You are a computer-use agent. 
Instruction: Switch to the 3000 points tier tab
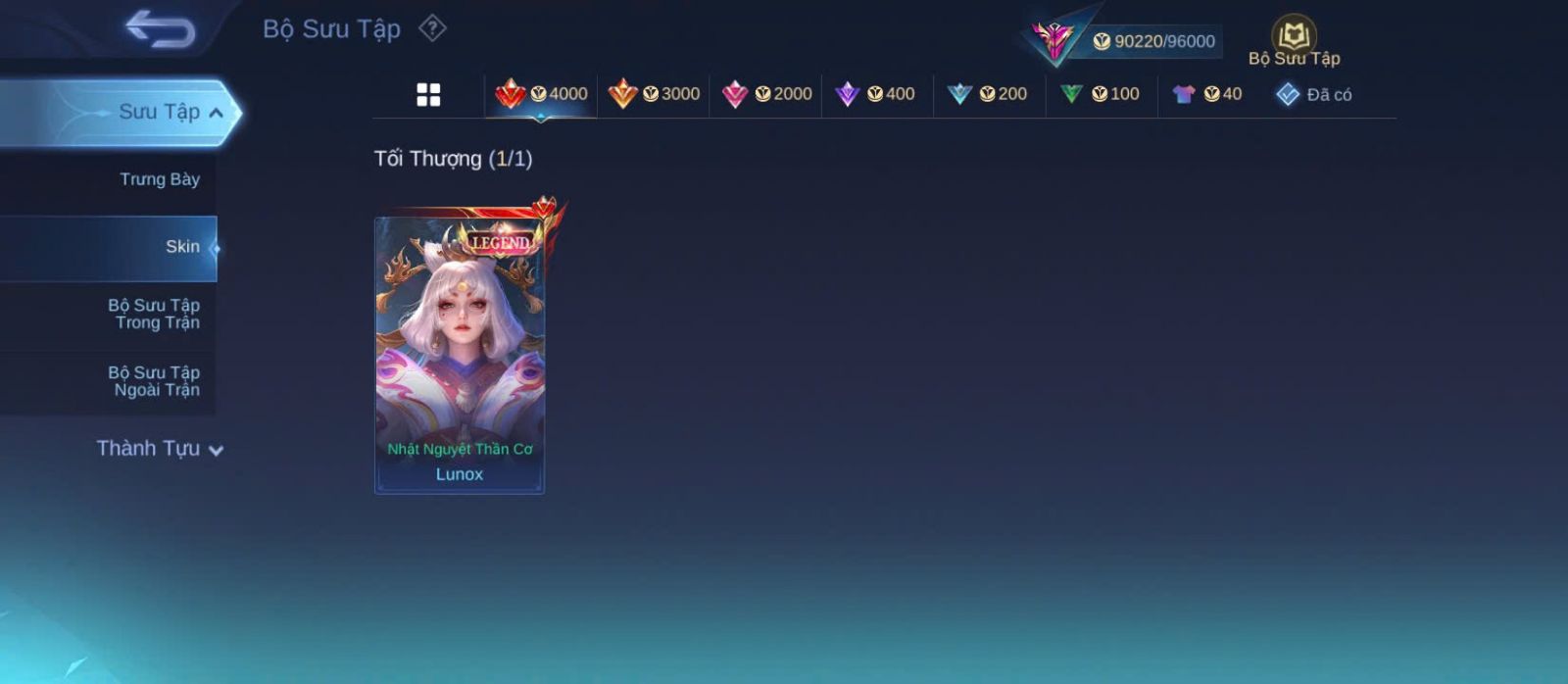pyautogui.click(x=654, y=94)
